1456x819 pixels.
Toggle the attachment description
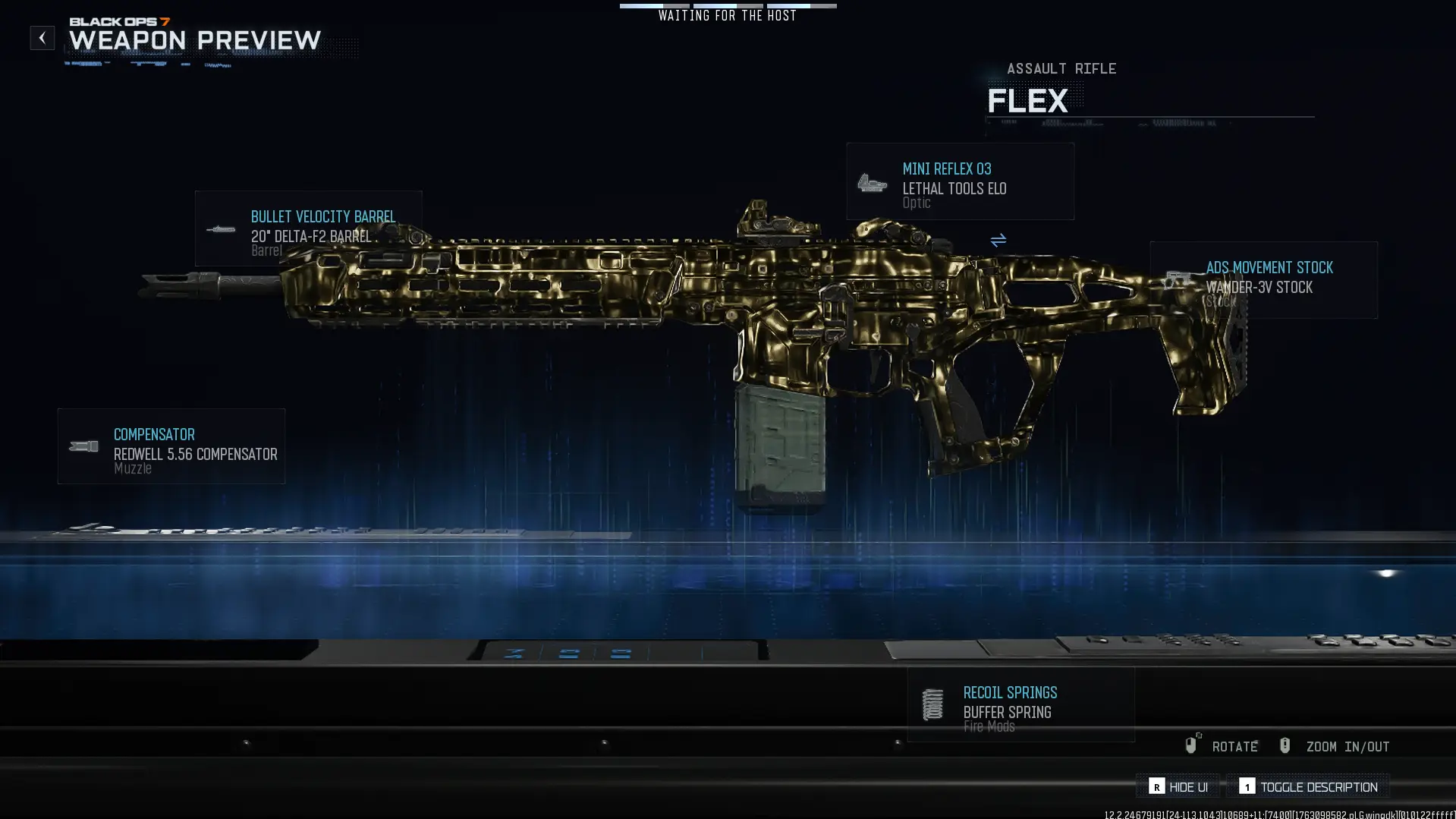pyautogui.click(x=1308, y=787)
